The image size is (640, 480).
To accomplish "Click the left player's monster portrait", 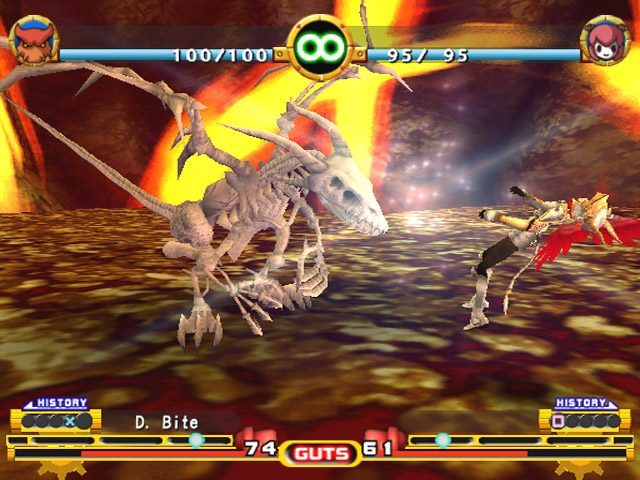I will click(33, 41).
